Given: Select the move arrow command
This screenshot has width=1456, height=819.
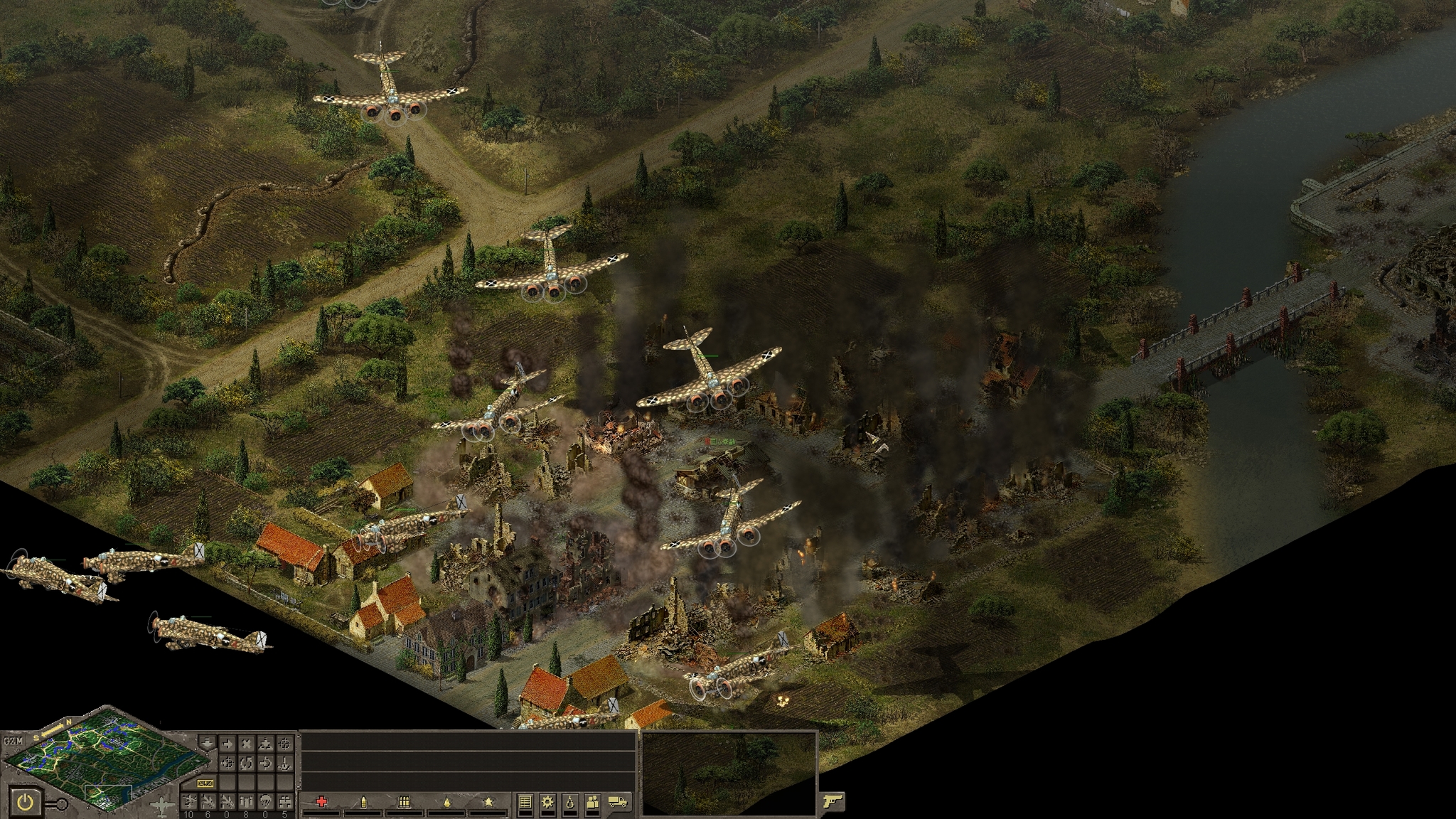Looking at the screenshot, I should coord(227,744).
